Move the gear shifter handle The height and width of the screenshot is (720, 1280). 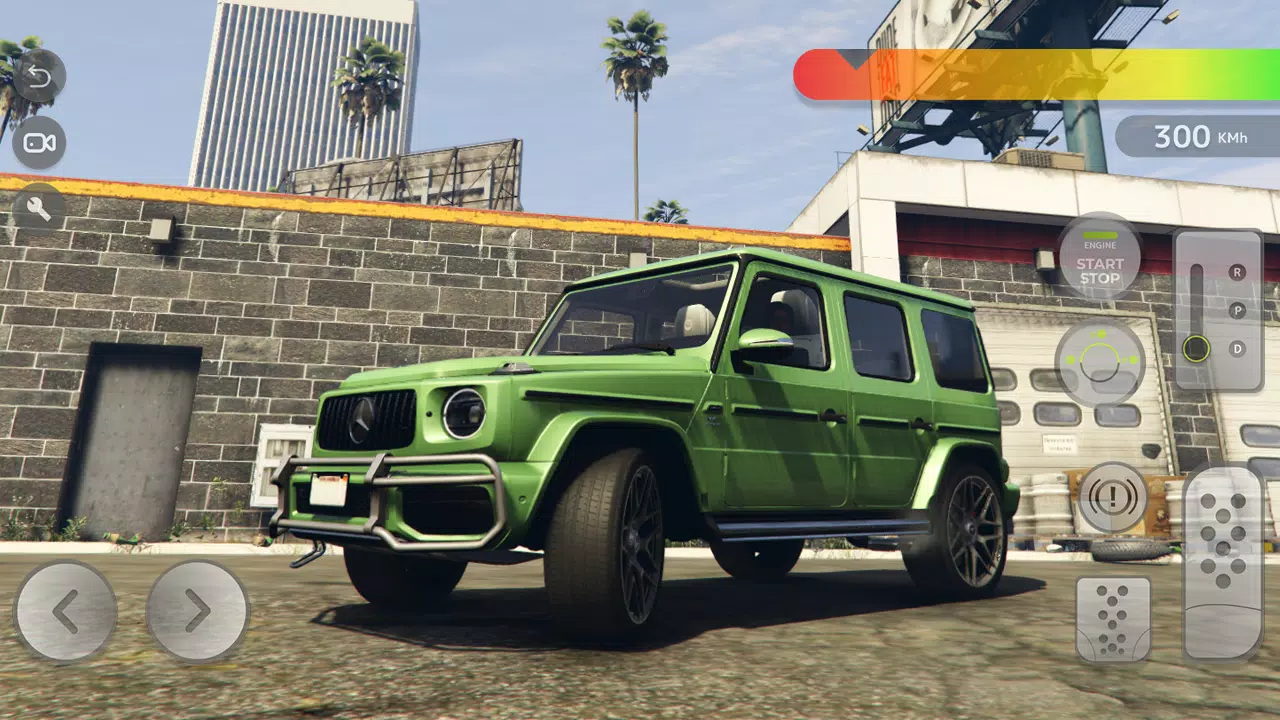pos(1196,348)
